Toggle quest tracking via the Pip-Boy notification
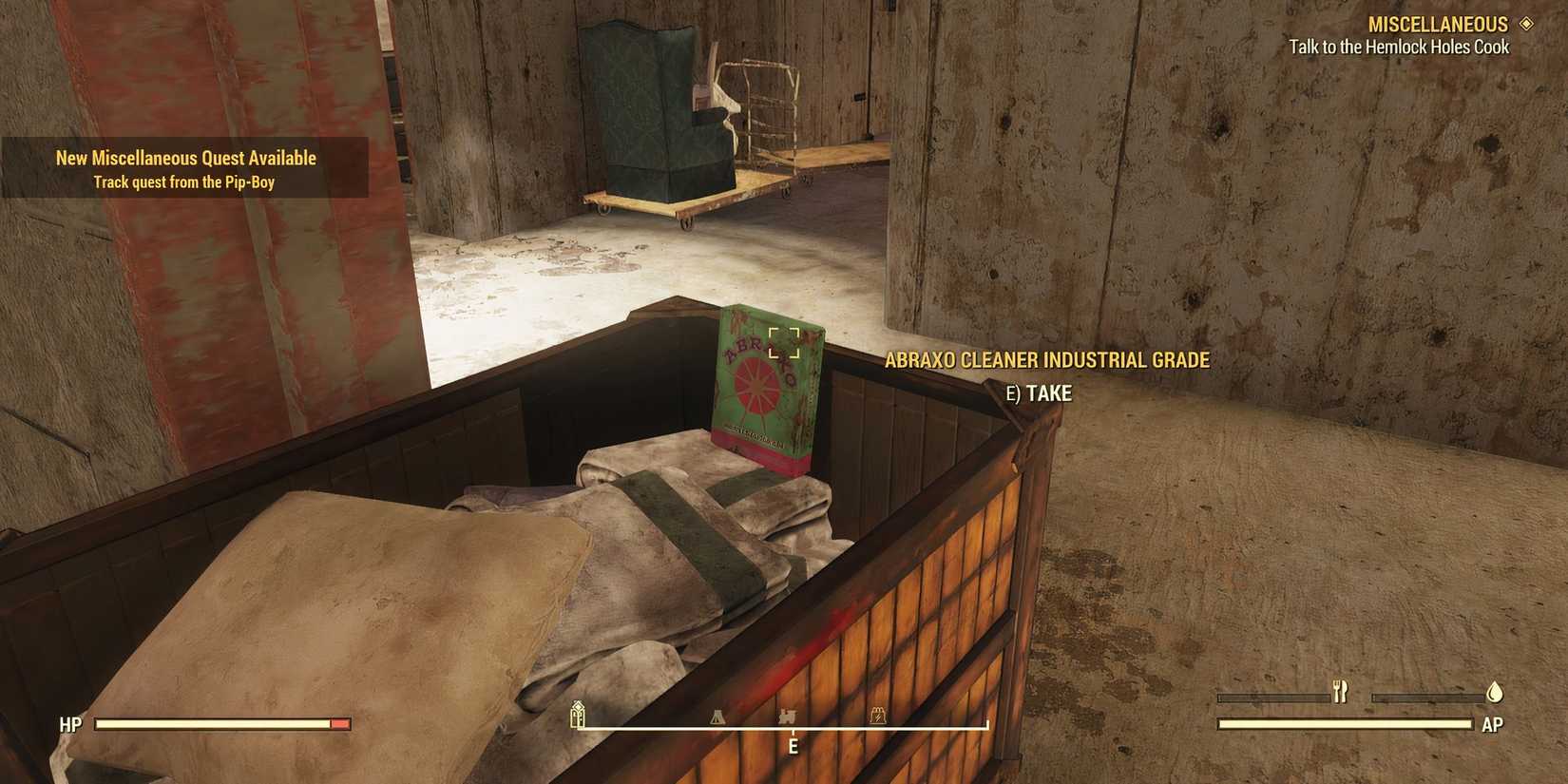 coord(183,181)
